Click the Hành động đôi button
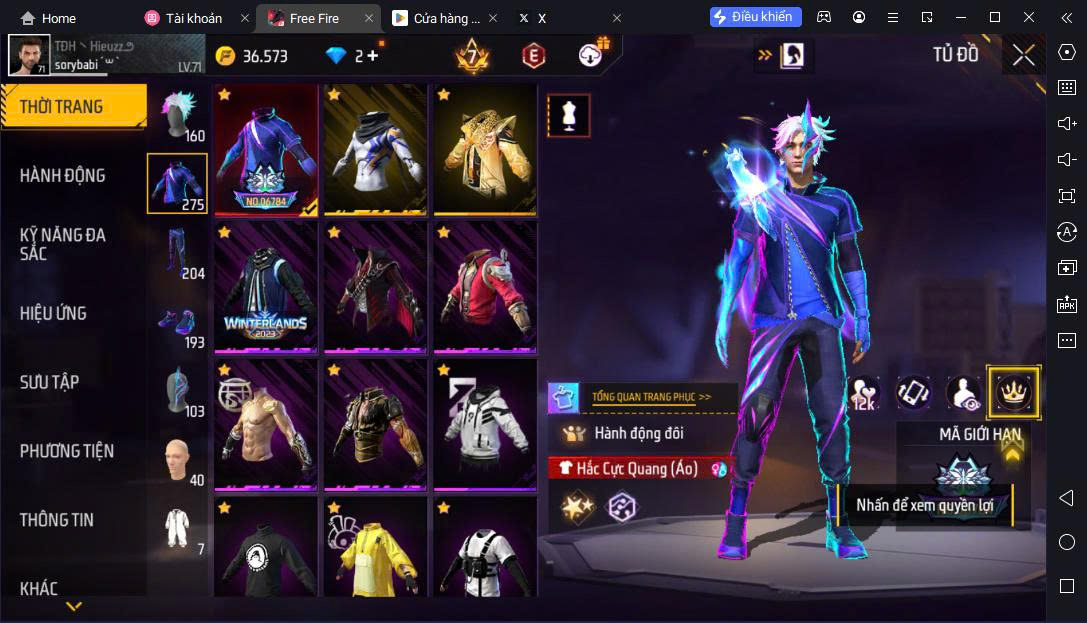1087x623 pixels. (x=640, y=433)
